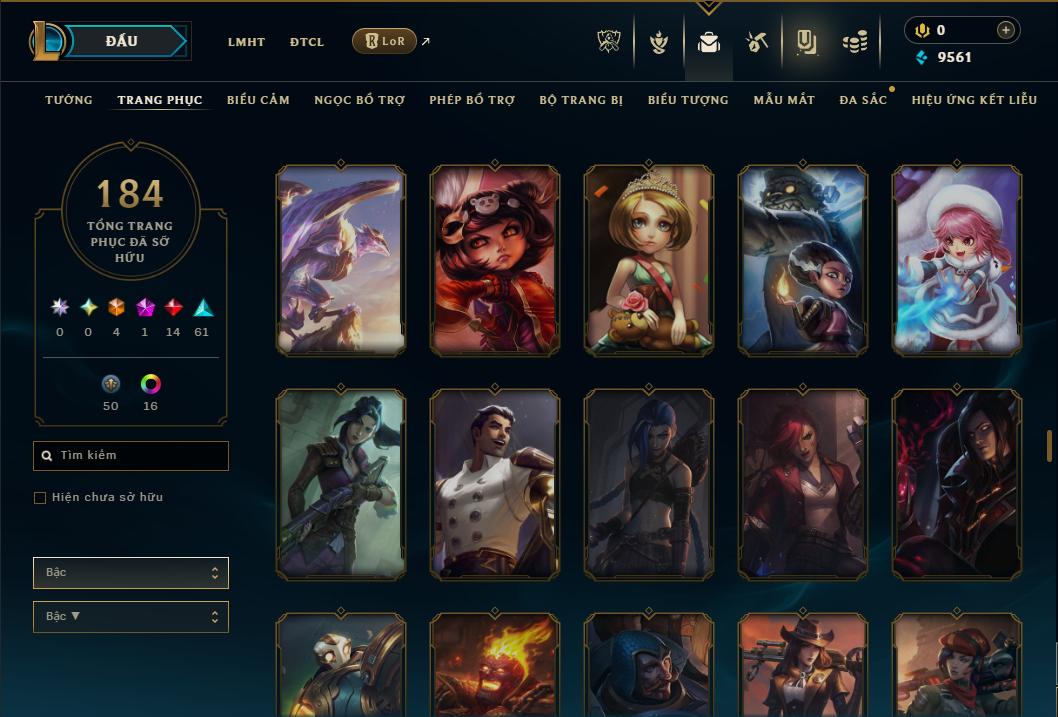Open the BIỂU CẢM tab

[x=258, y=100]
